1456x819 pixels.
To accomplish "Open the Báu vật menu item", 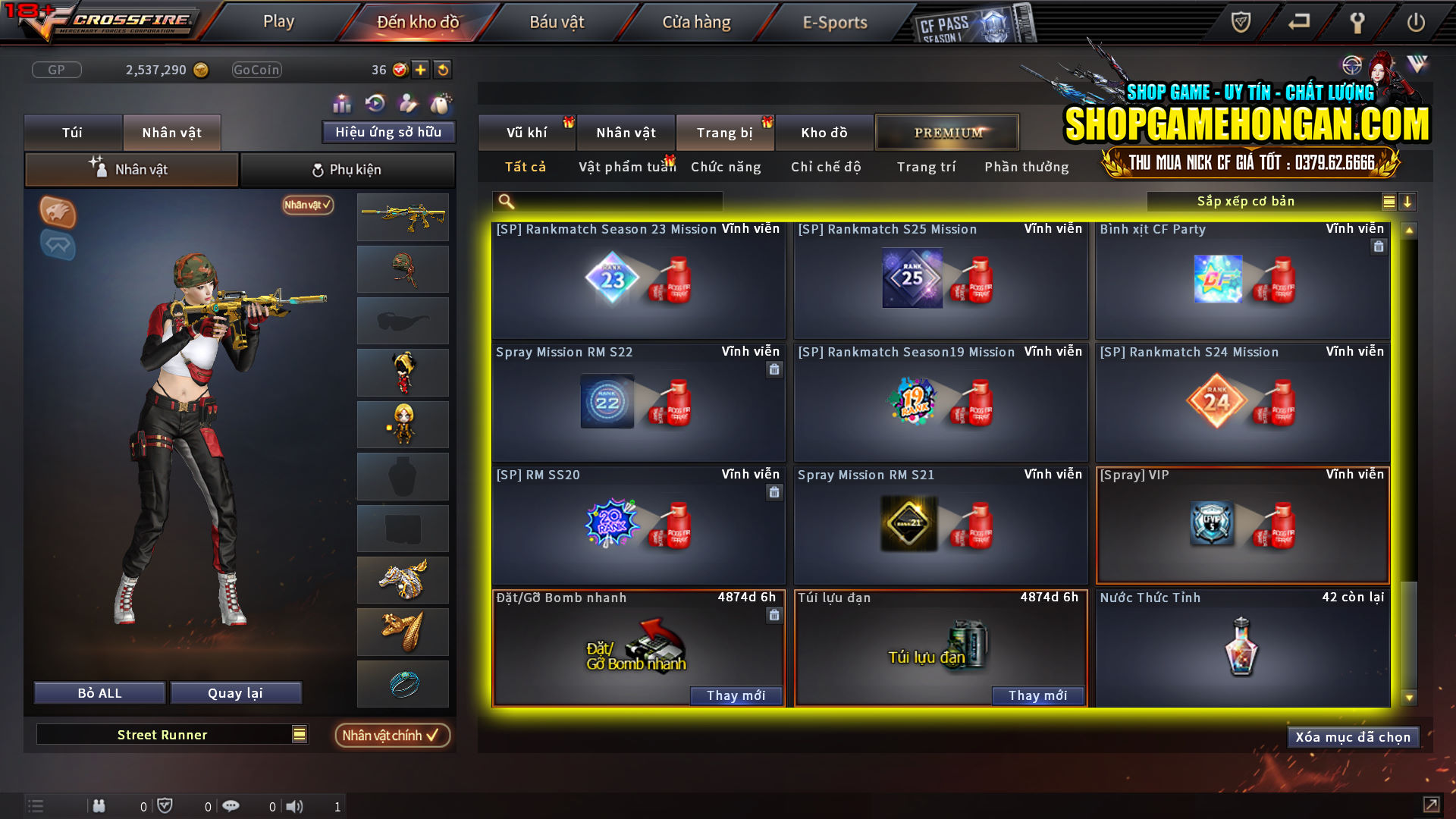I will click(557, 22).
